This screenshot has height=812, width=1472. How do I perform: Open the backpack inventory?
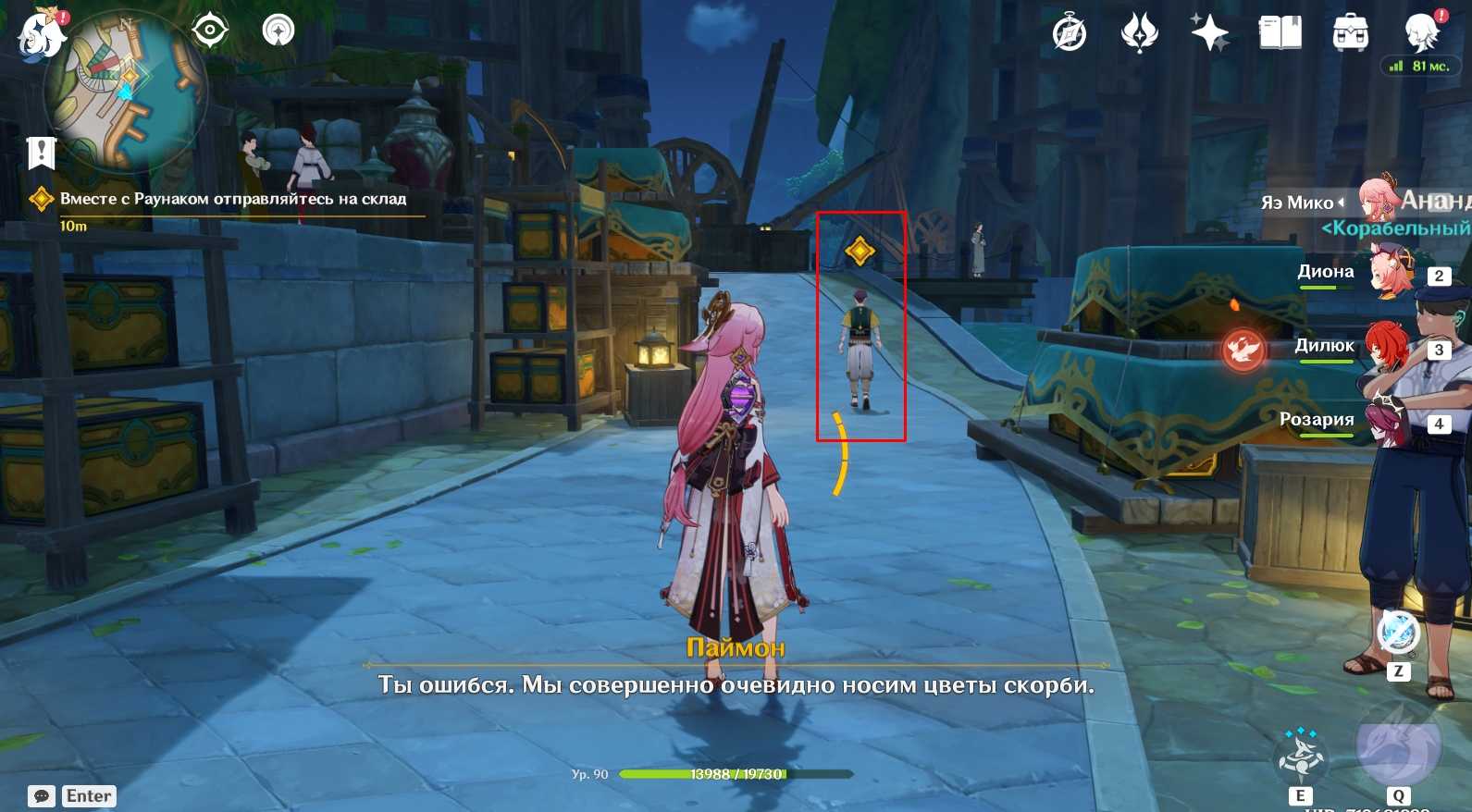pos(1350,34)
